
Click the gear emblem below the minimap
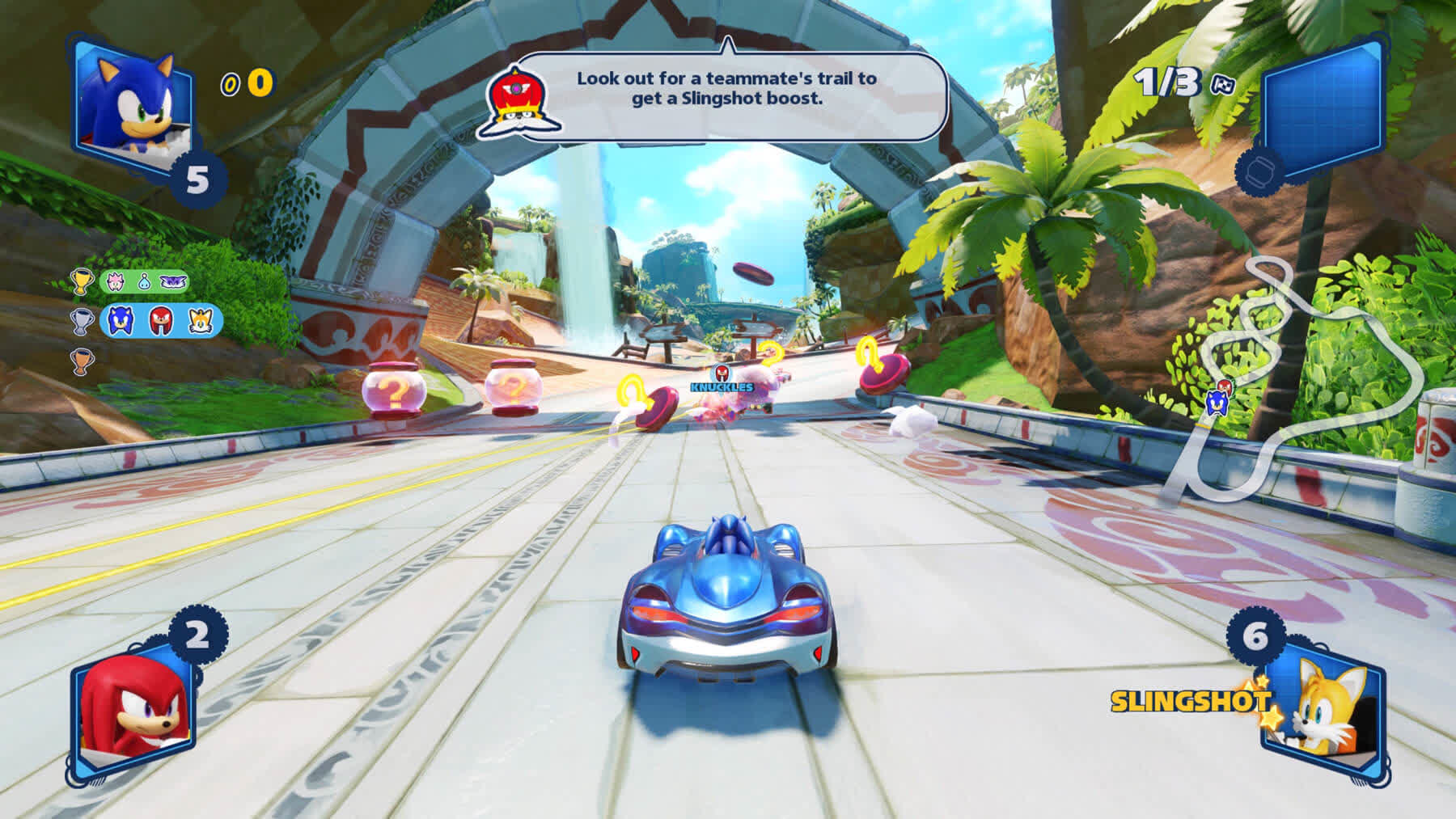tap(1260, 173)
